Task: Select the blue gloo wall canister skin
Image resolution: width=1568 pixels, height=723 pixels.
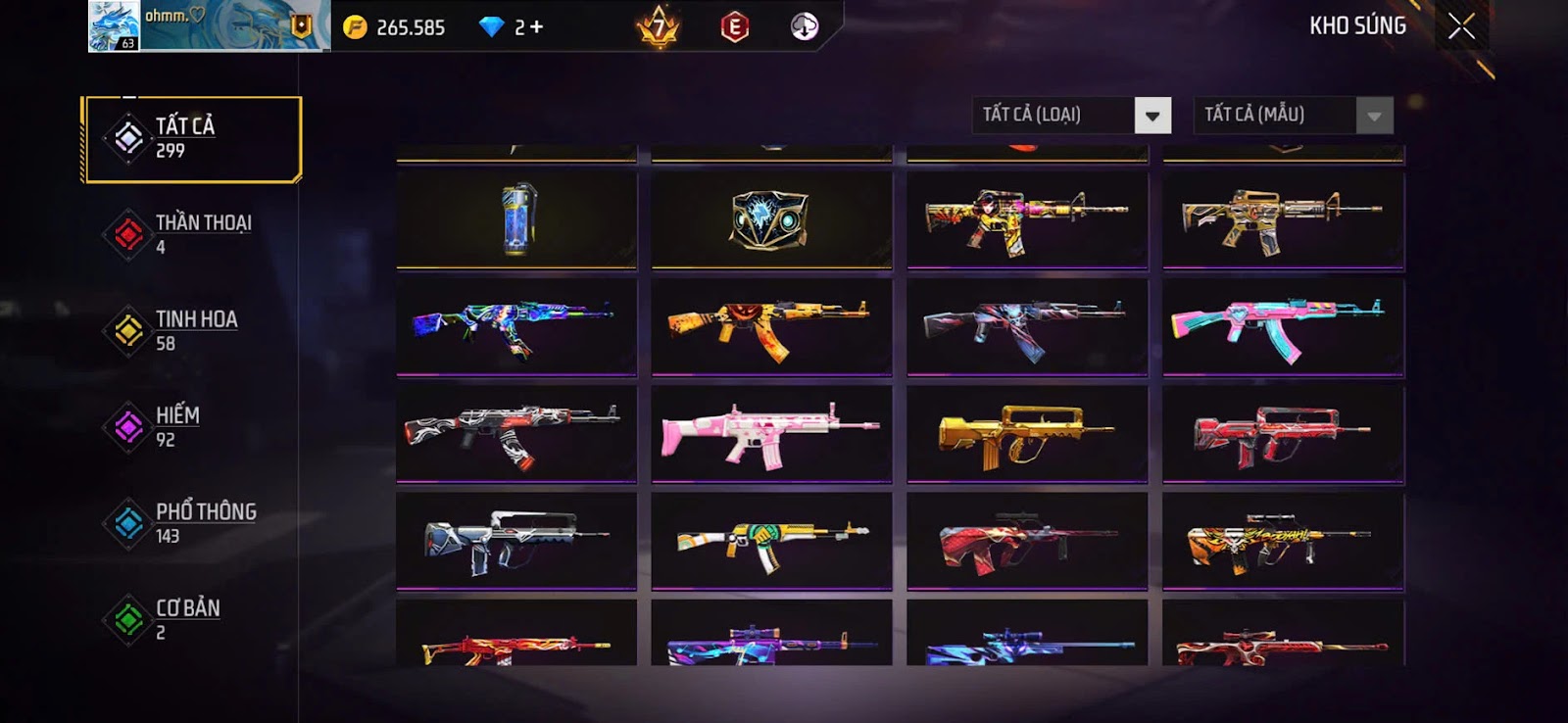Action: click(x=516, y=219)
